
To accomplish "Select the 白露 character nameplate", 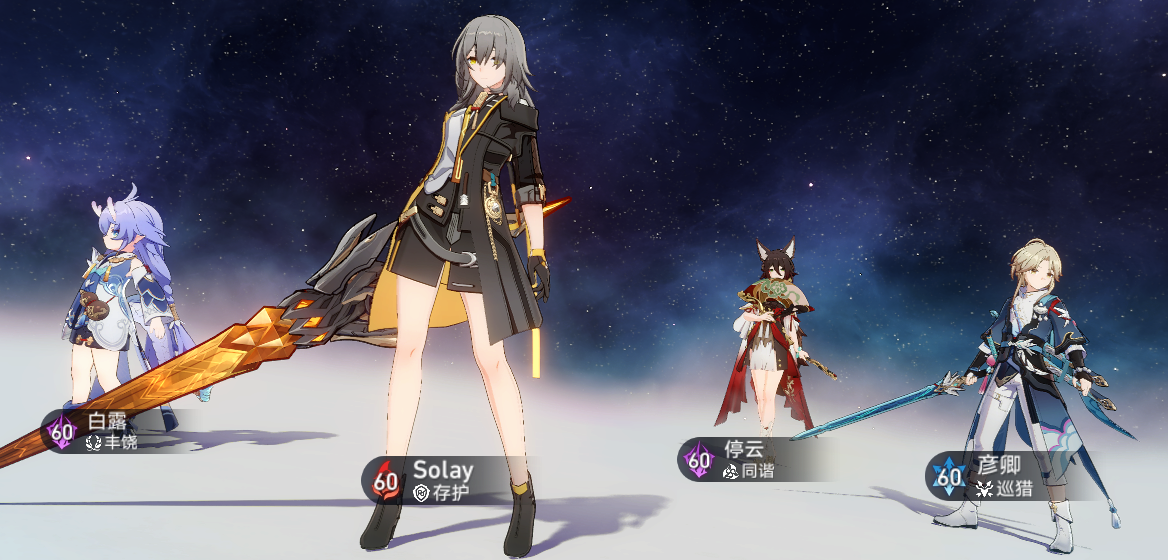I will (100, 431).
